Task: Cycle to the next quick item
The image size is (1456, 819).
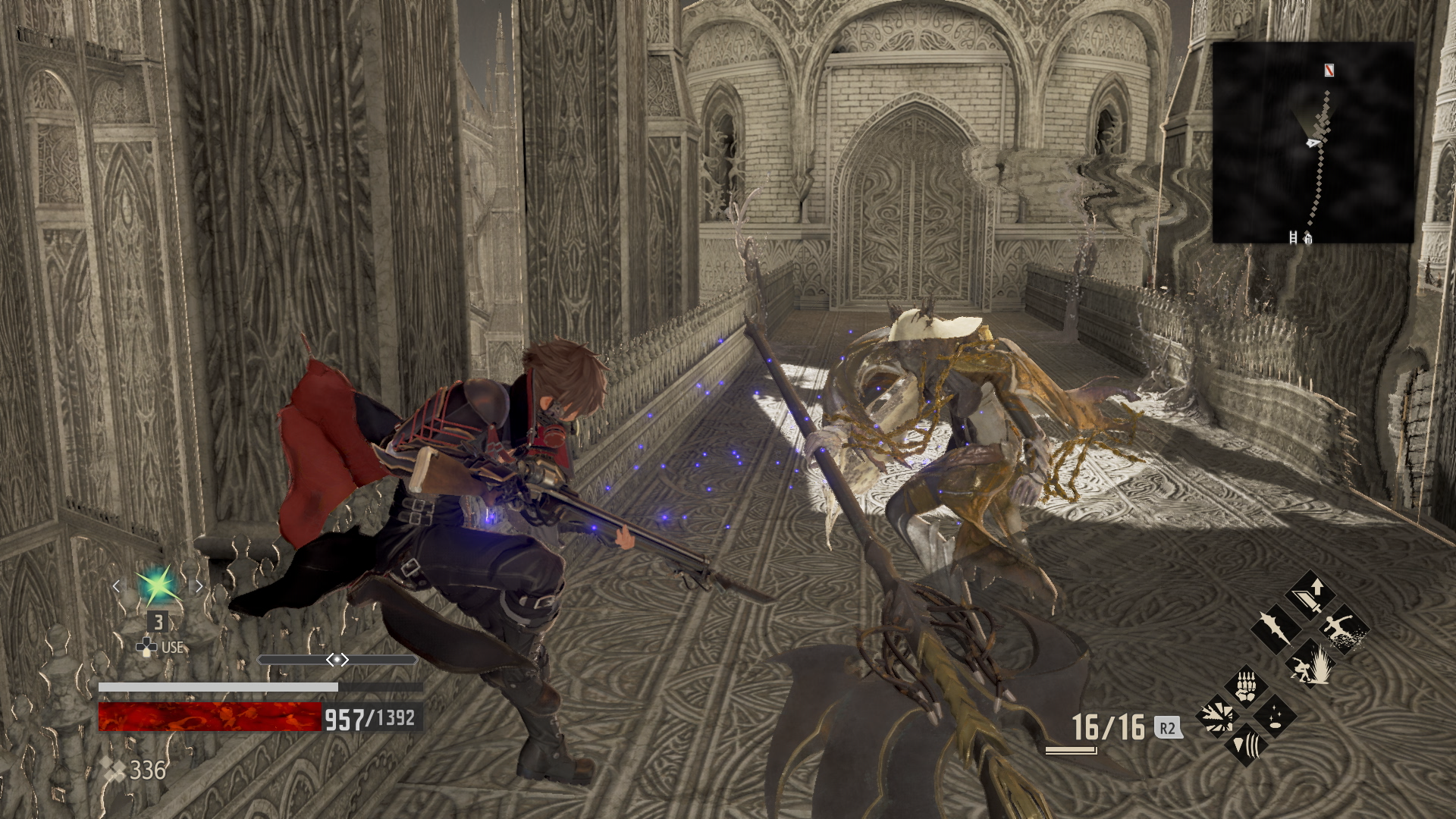Action: point(199,586)
